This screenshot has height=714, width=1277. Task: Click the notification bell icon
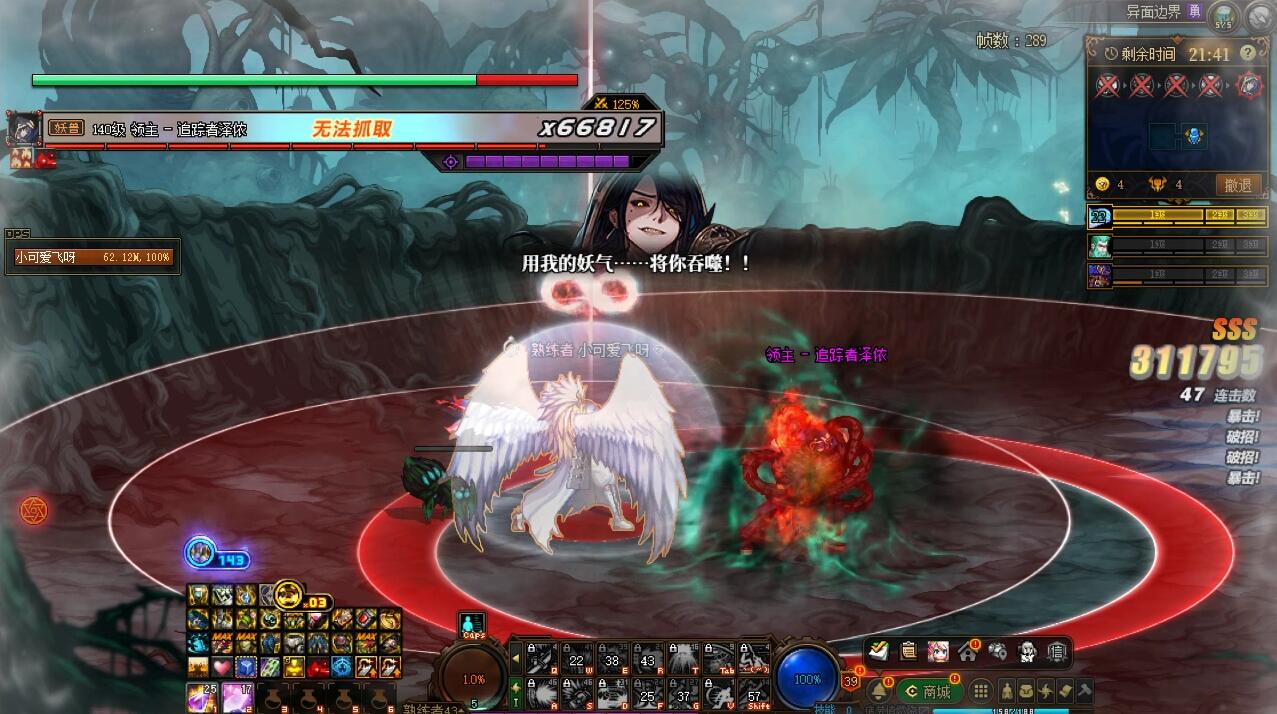879,691
